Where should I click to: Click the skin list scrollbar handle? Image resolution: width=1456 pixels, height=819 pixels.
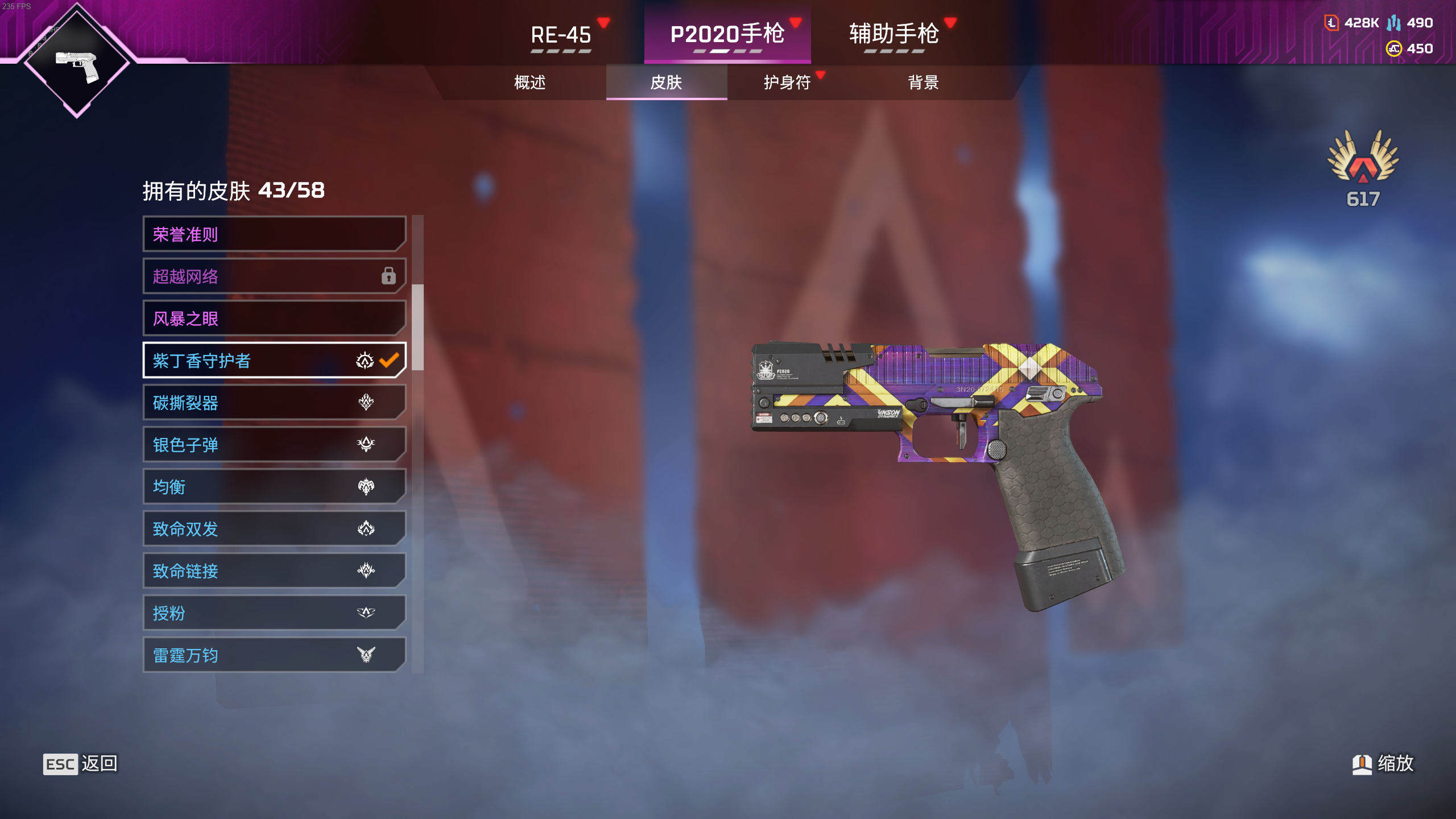click(x=417, y=327)
